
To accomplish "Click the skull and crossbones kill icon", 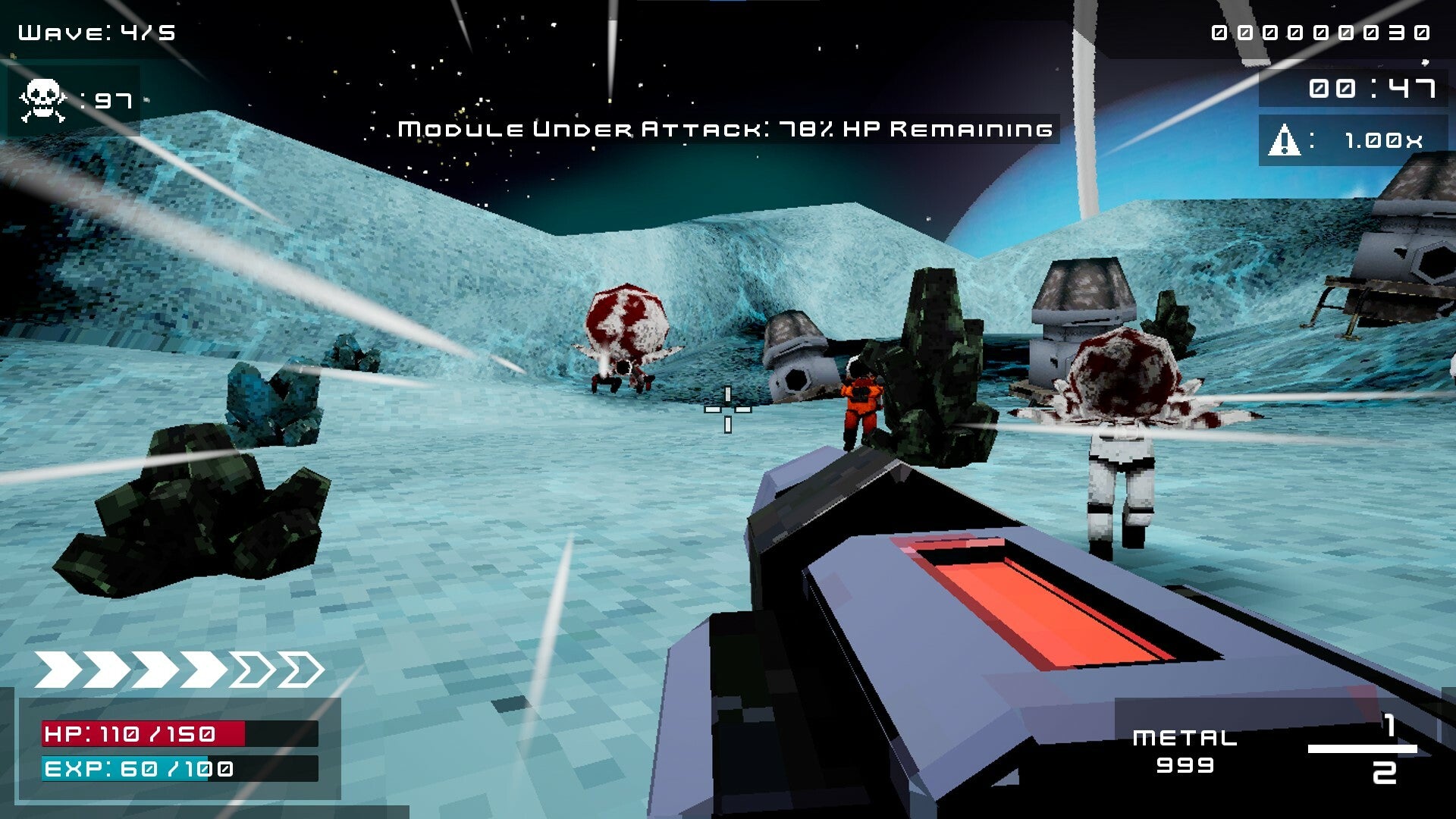I will 42,100.
